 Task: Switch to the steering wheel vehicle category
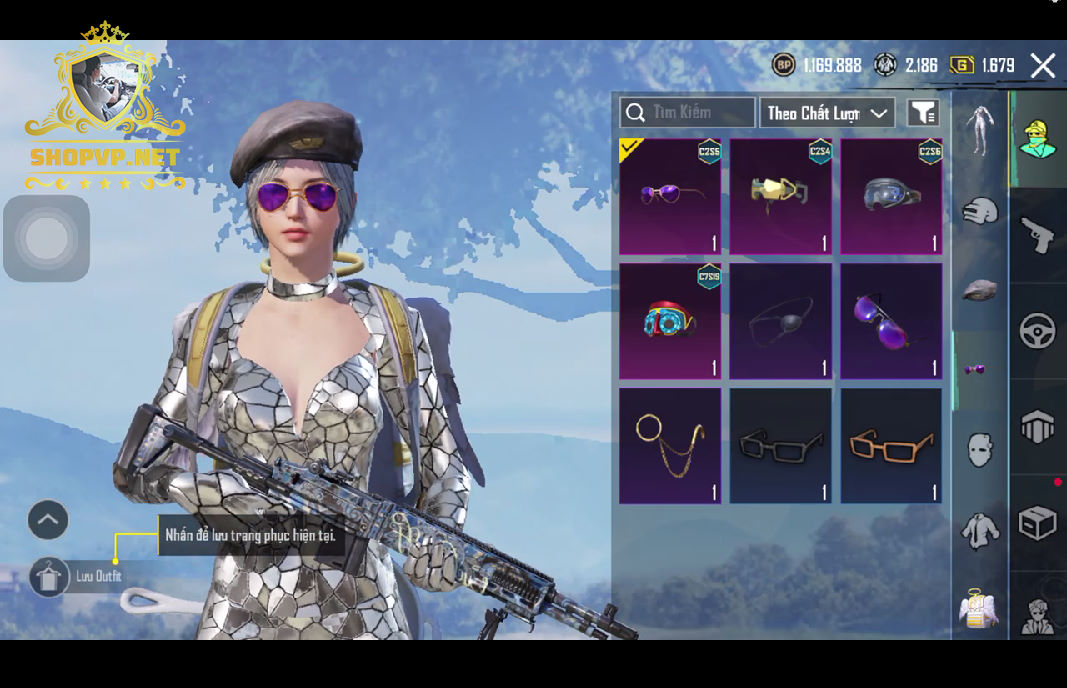(x=1037, y=331)
